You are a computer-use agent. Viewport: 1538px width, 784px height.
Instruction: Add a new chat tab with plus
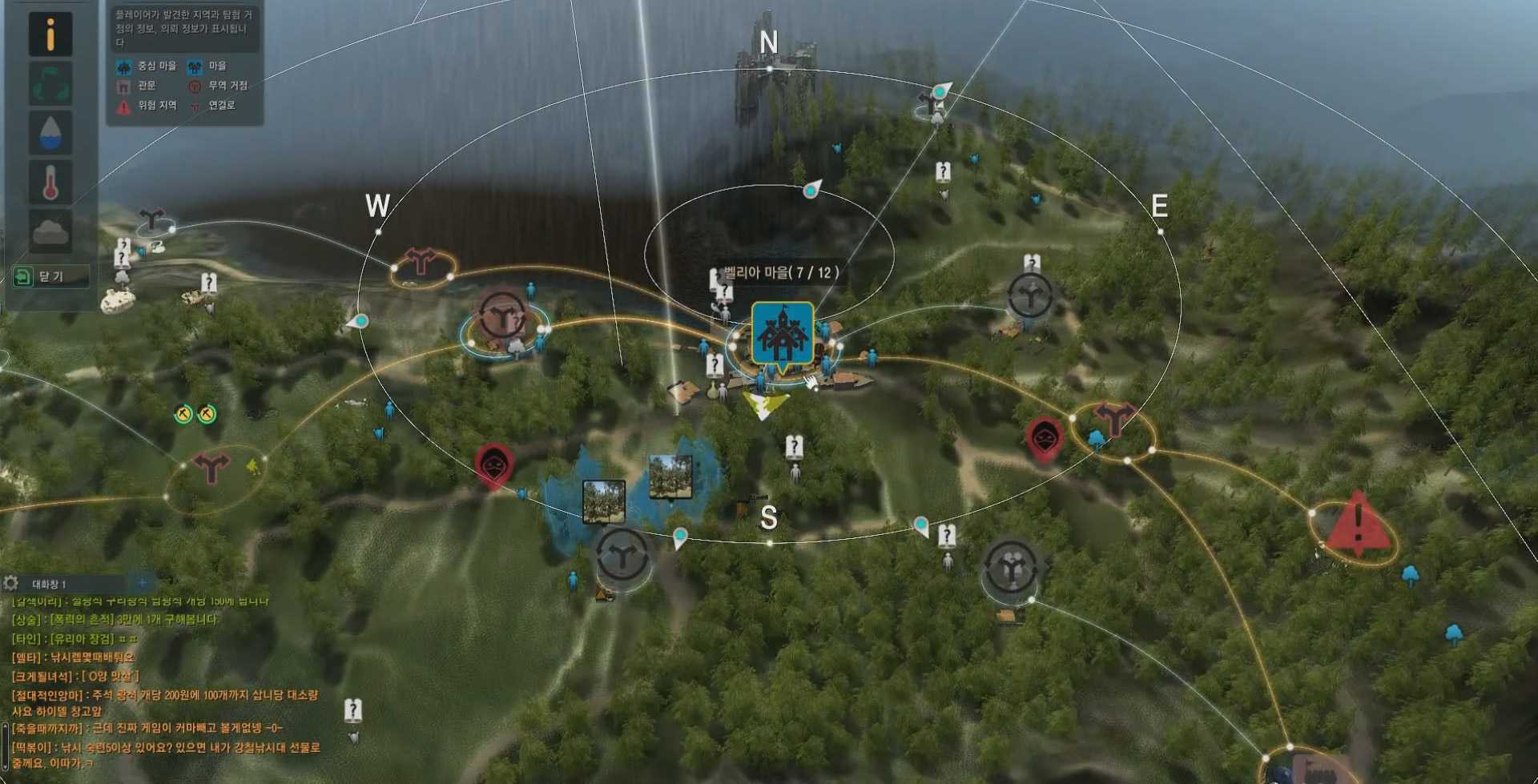pos(143,583)
